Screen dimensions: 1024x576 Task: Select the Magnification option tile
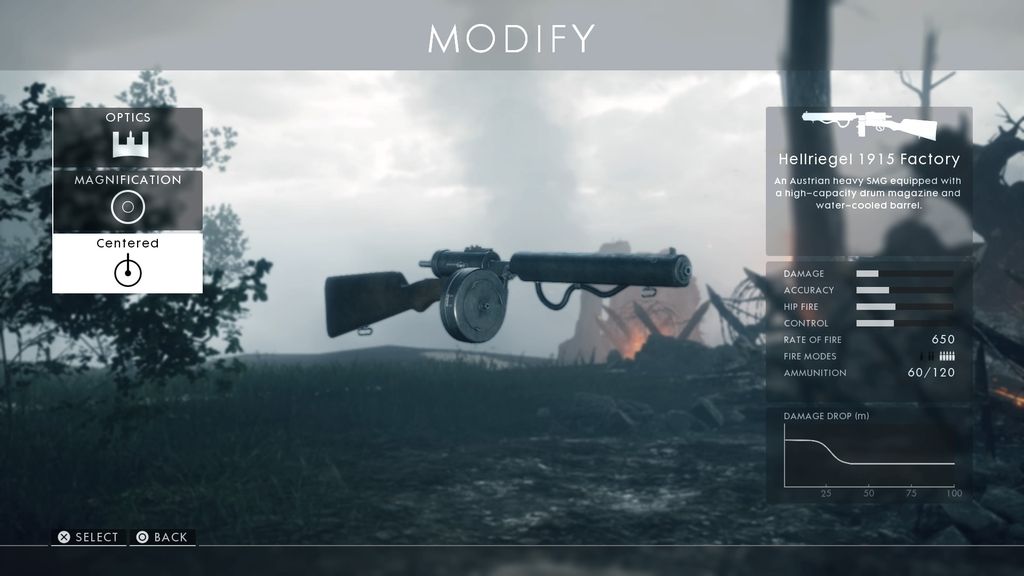(127, 200)
